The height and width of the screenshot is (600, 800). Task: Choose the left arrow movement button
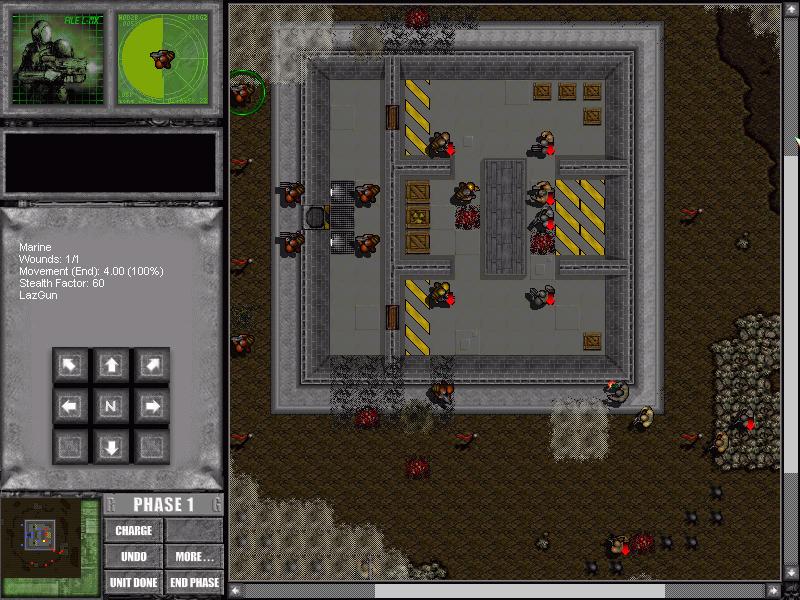pyautogui.click(x=70, y=406)
